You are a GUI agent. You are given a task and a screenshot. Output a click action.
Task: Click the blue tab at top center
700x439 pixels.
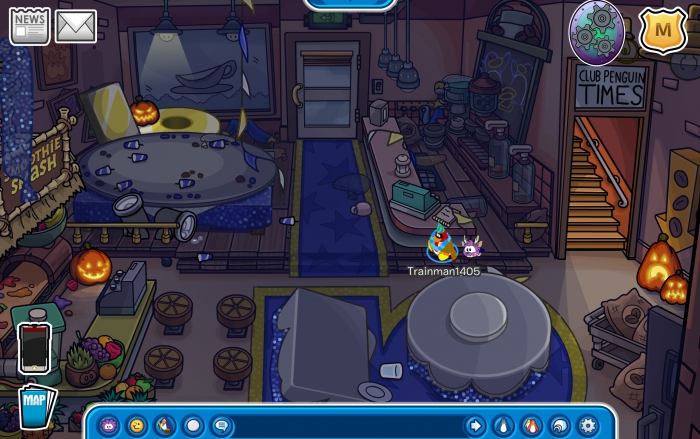(351, 5)
